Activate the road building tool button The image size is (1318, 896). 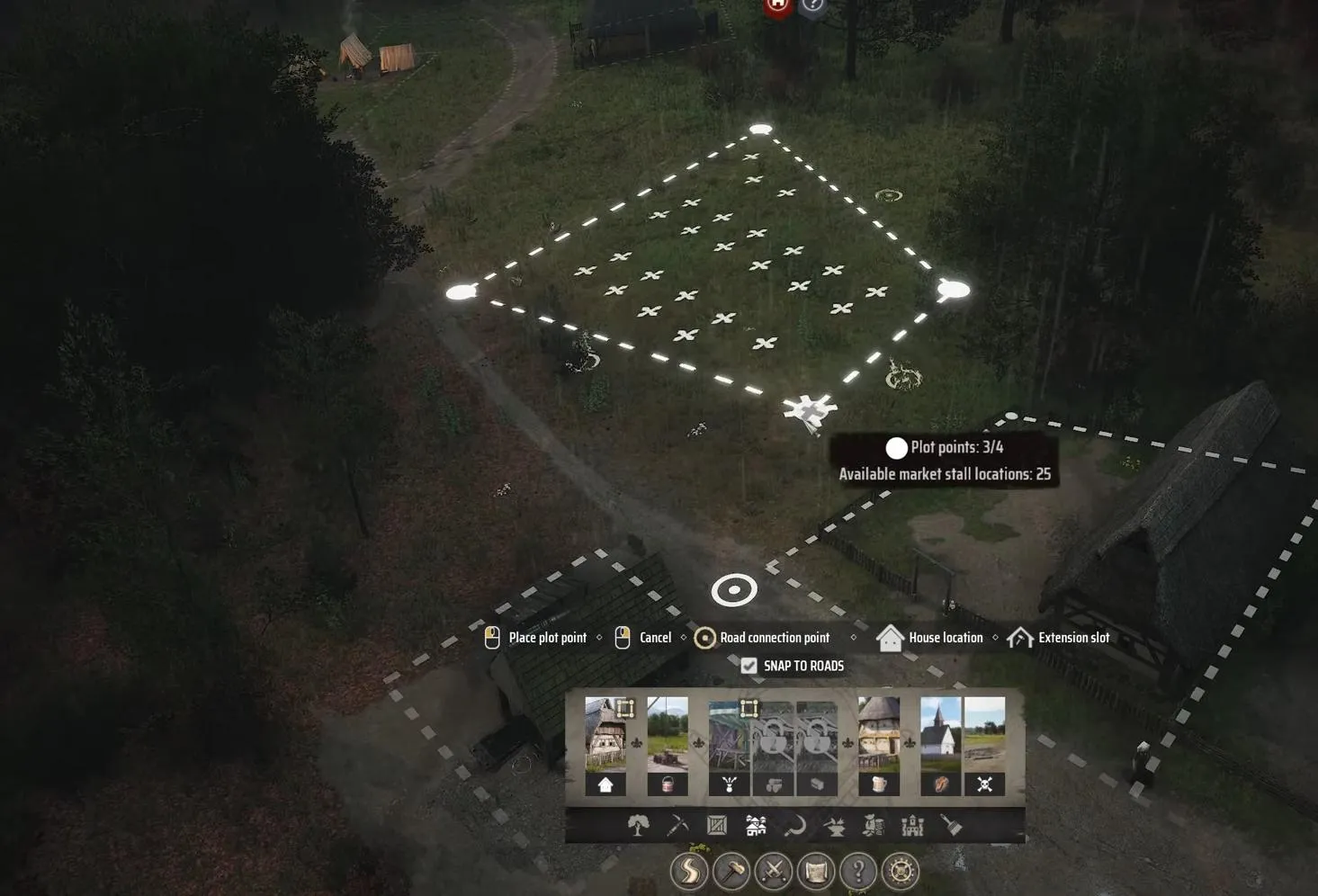(689, 871)
